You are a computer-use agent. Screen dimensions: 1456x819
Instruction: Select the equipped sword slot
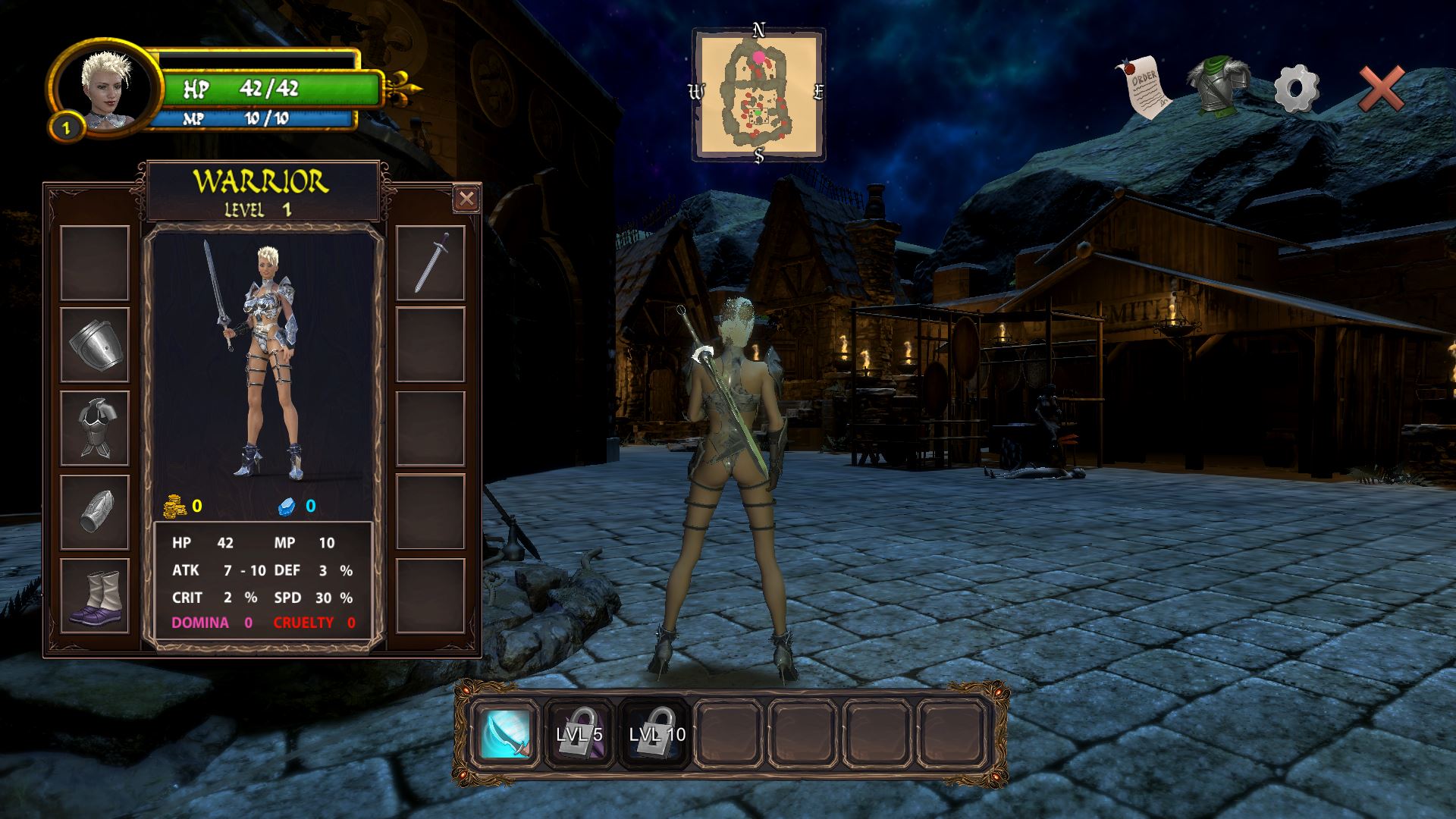point(431,263)
